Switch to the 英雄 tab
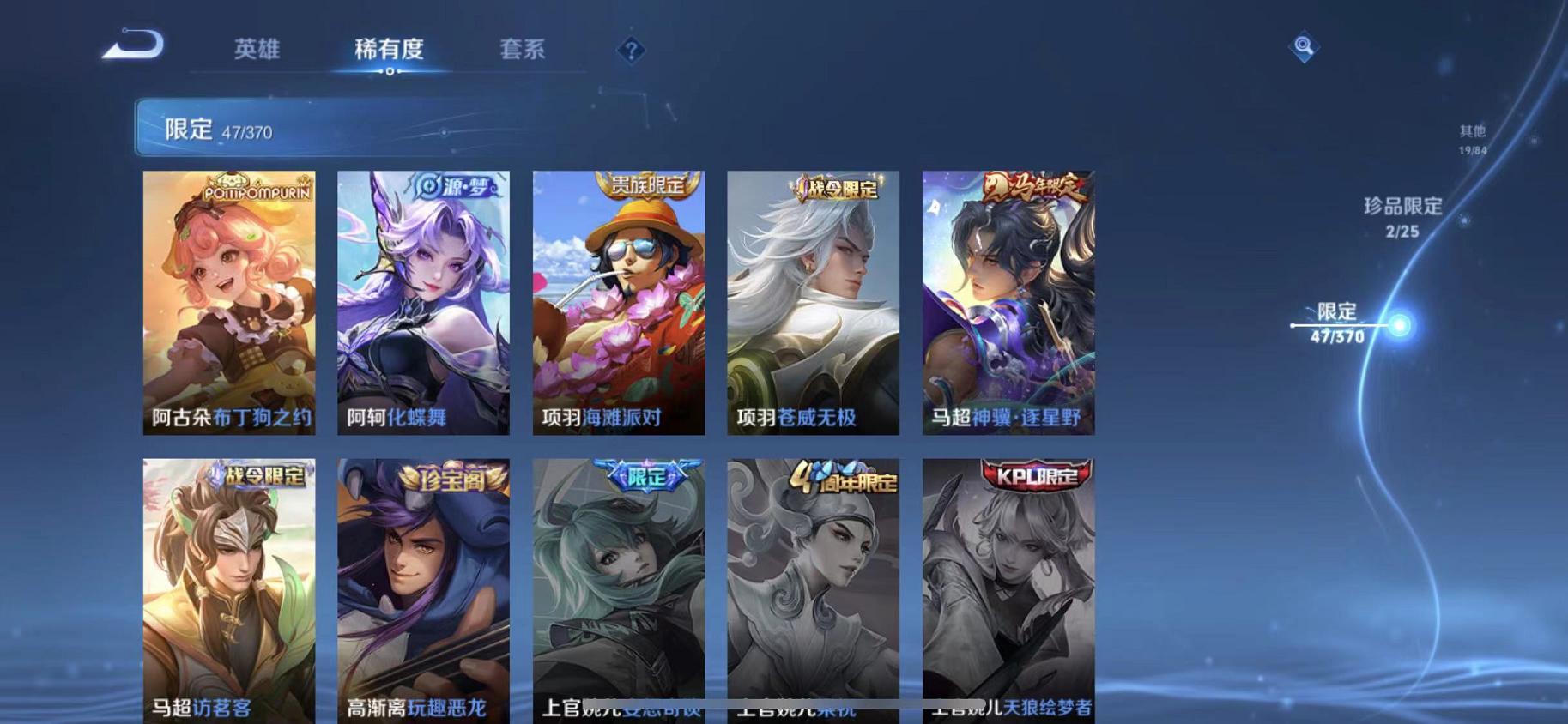The height and width of the screenshot is (724, 1568). [x=257, y=50]
